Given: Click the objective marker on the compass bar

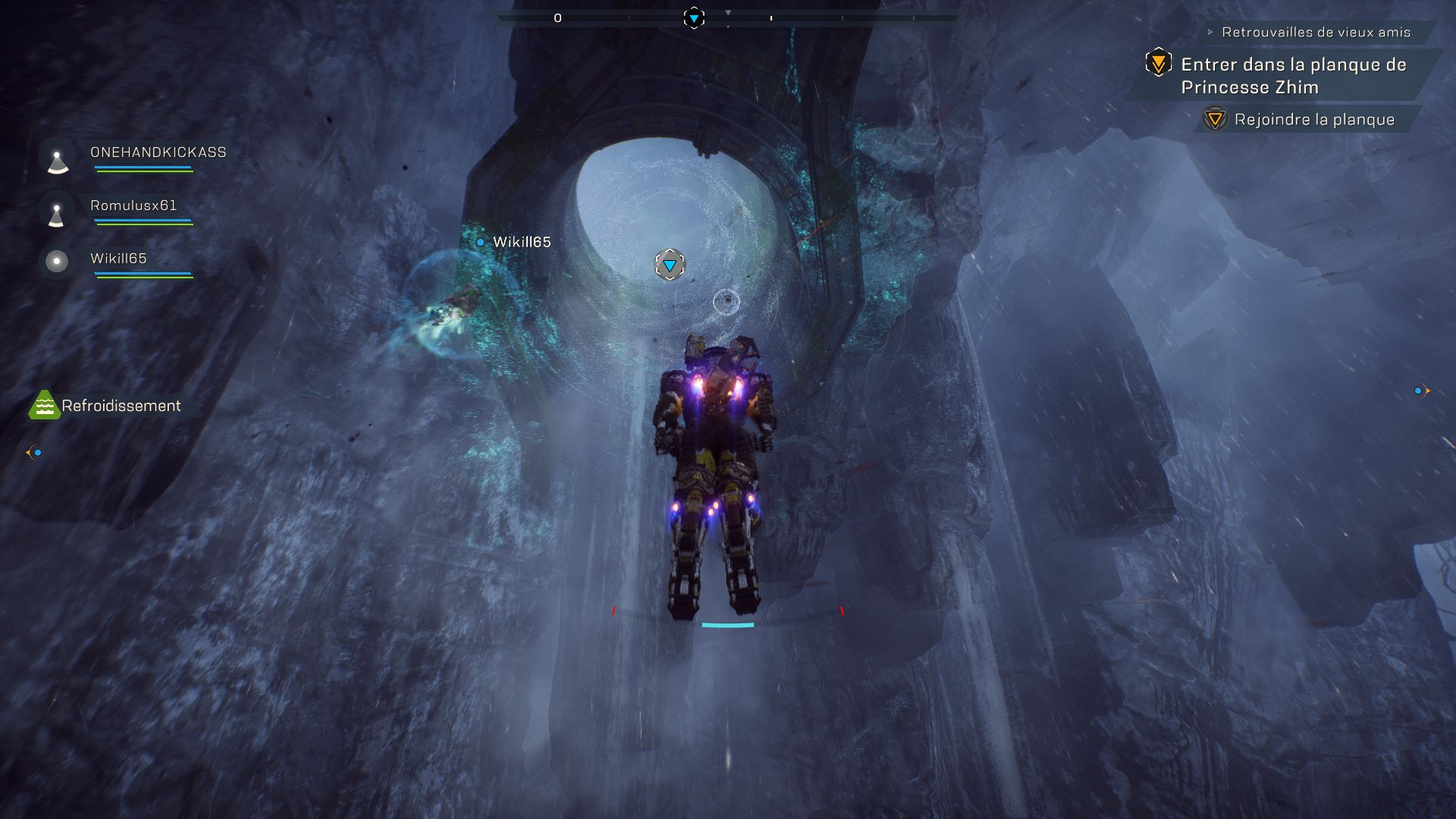Looking at the screenshot, I should click(x=694, y=18).
